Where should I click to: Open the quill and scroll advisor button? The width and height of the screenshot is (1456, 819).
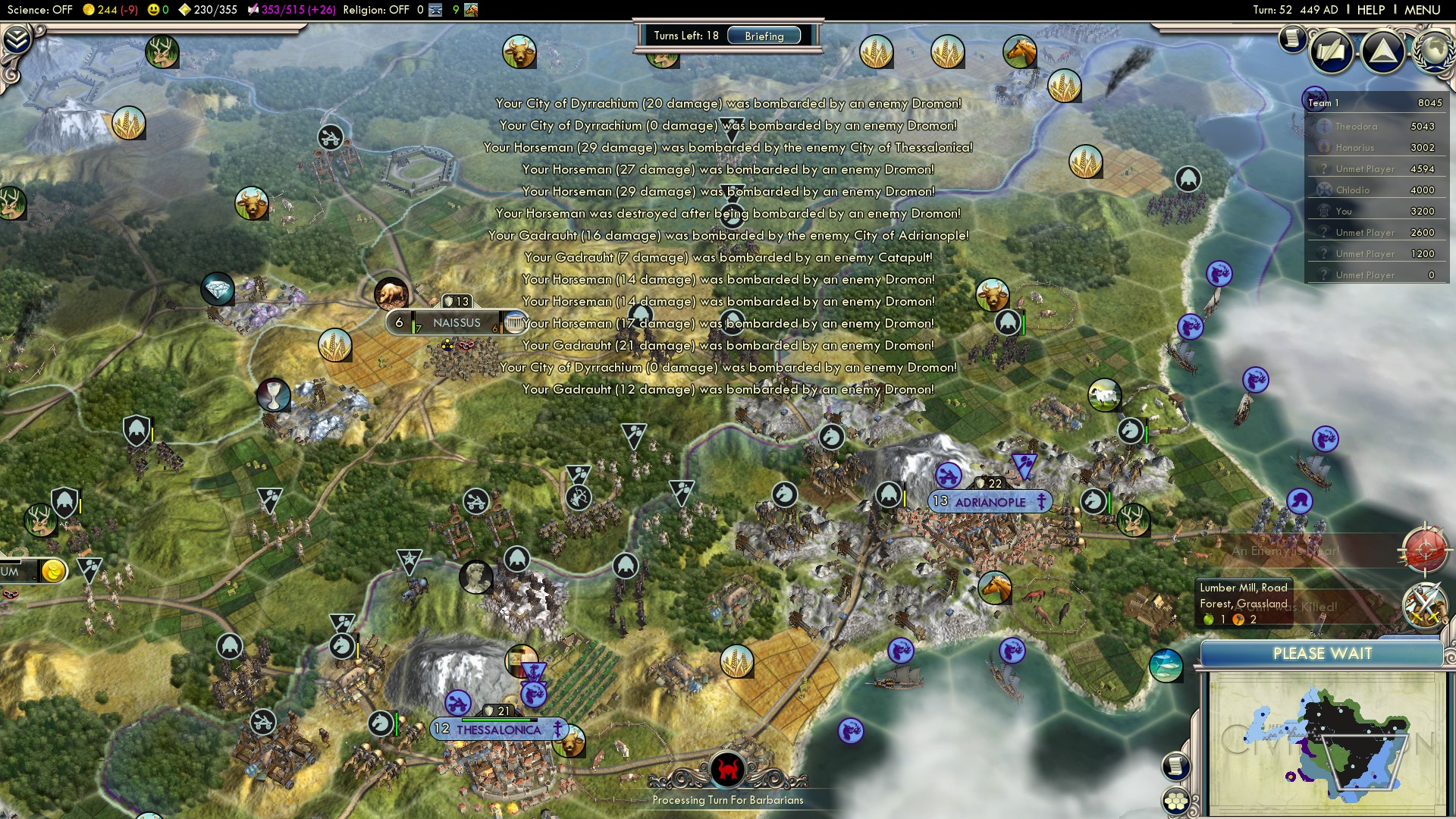click(x=1332, y=52)
